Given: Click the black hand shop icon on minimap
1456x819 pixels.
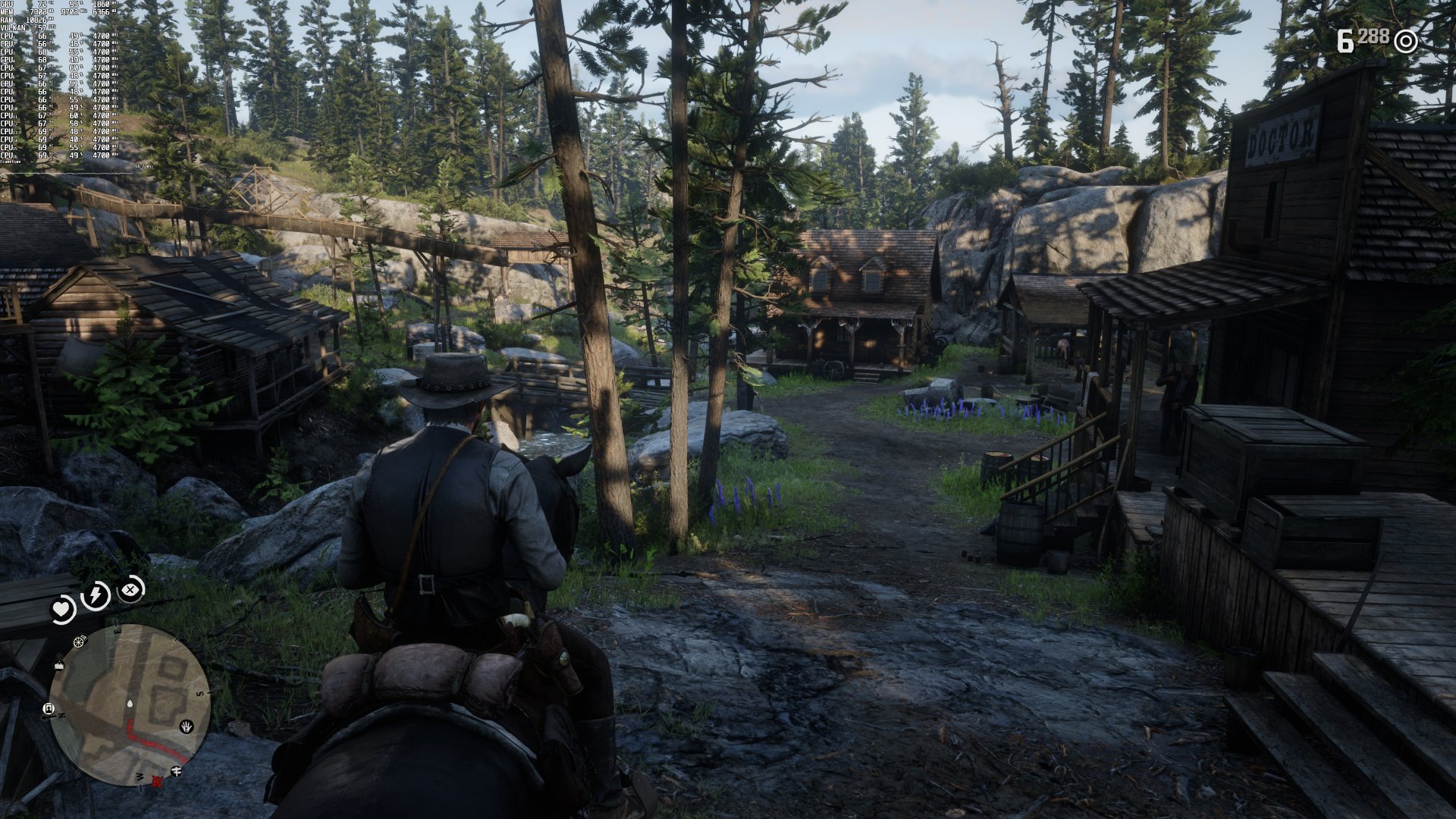Looking at the screenshot, I should pyautogui.click(x=186, y=726).
